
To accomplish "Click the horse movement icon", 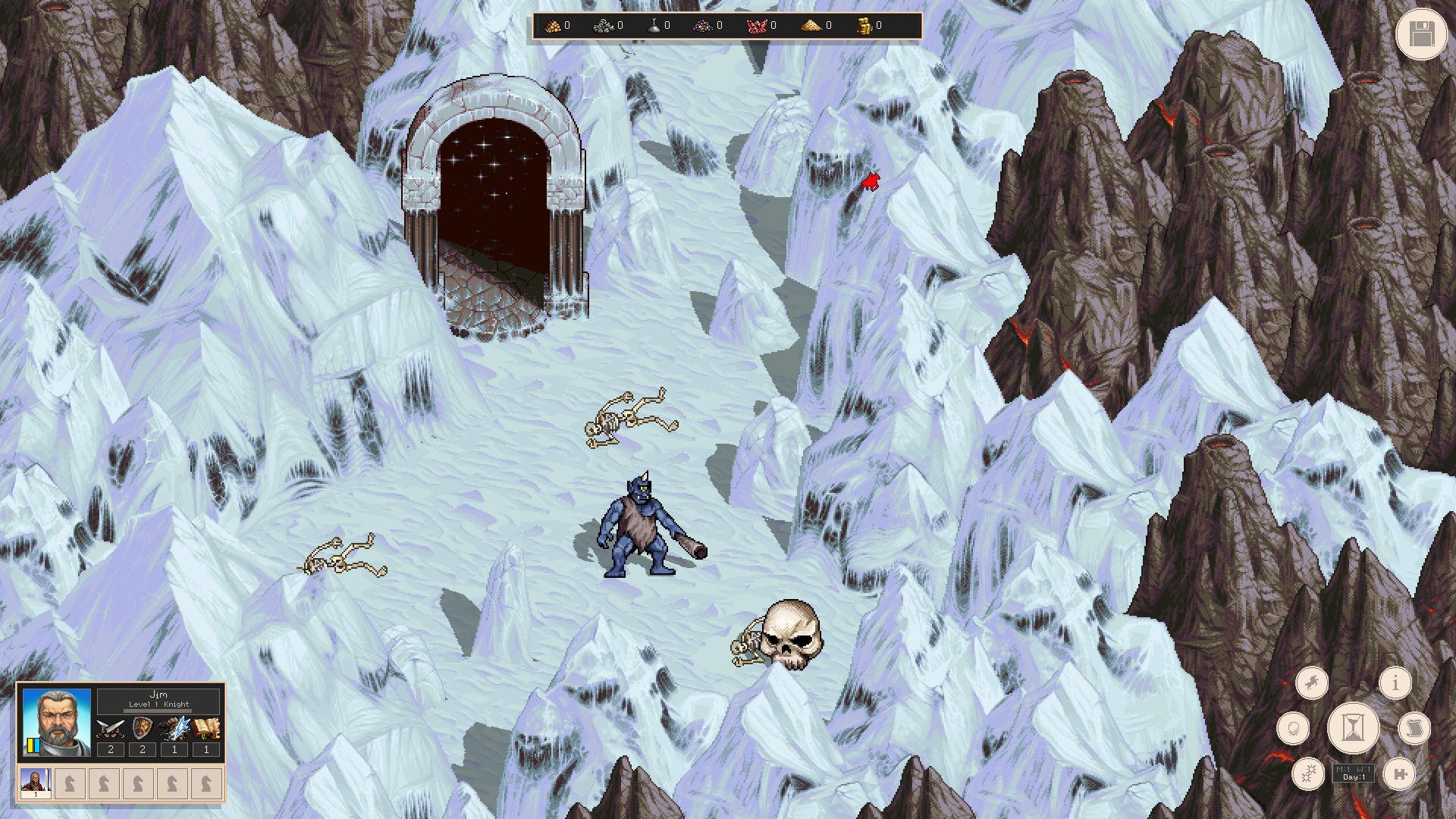I will pos(1312,683).
